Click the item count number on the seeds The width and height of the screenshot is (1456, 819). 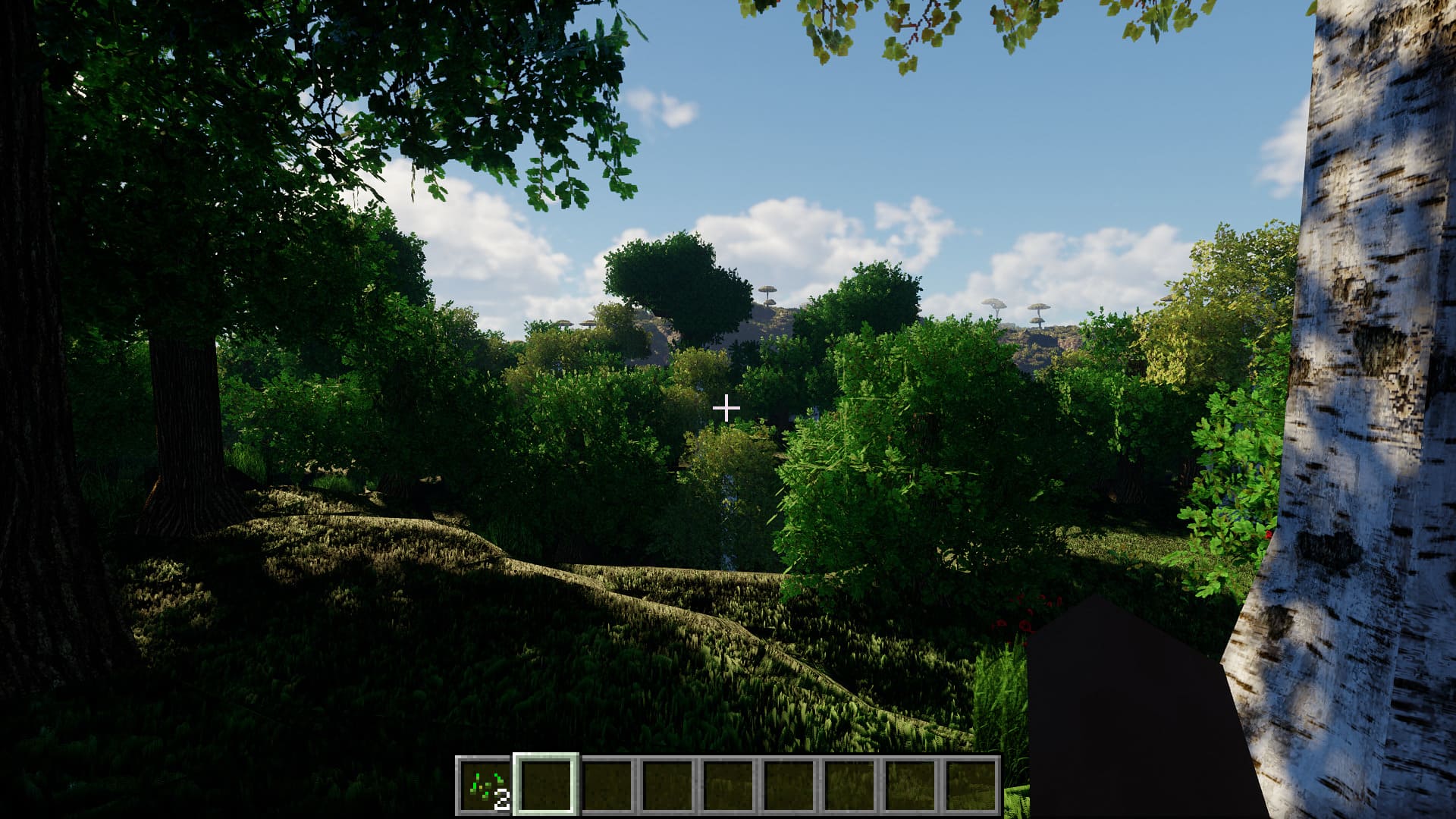(502, 799)
